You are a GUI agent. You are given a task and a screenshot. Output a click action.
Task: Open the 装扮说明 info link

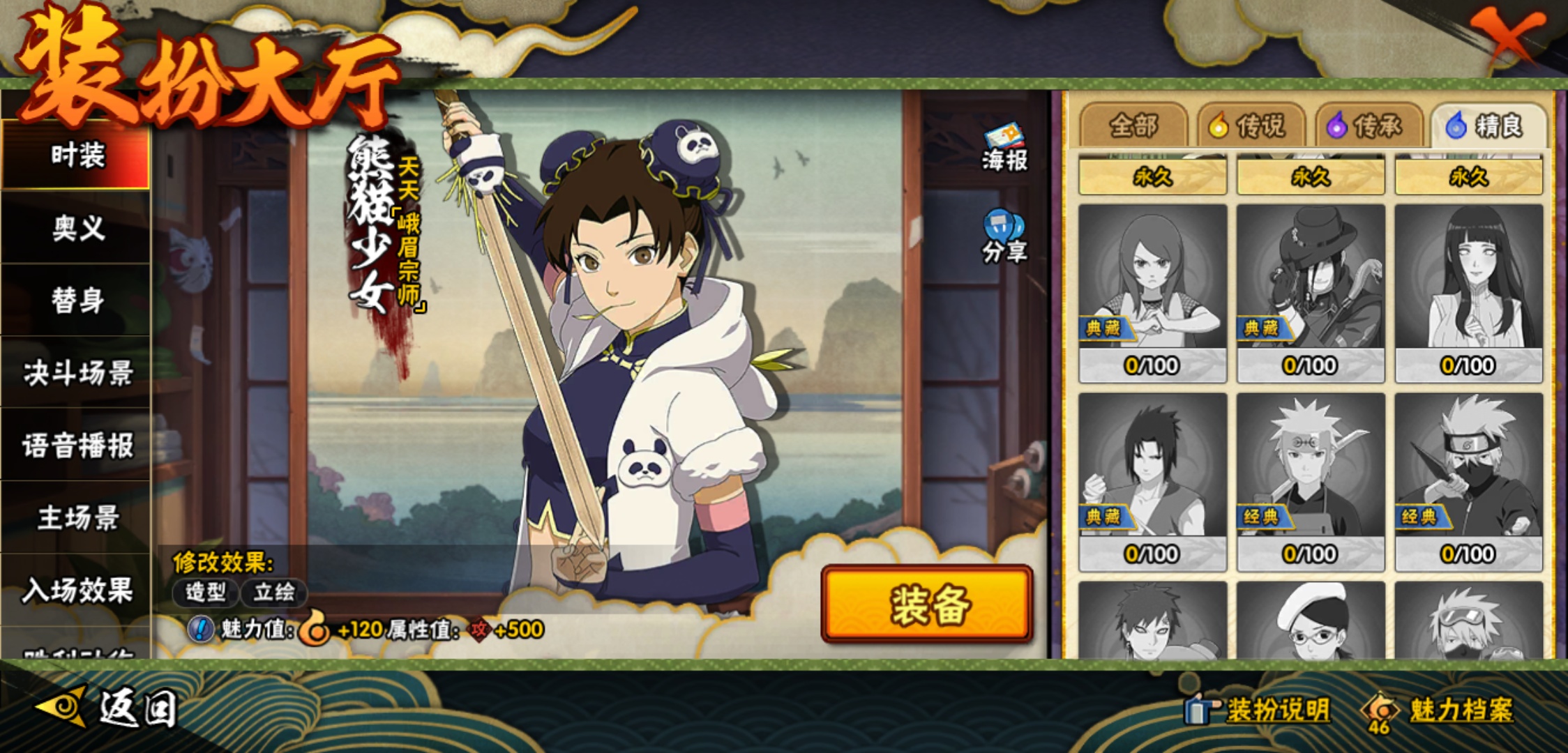click(x=1259, y=710)
